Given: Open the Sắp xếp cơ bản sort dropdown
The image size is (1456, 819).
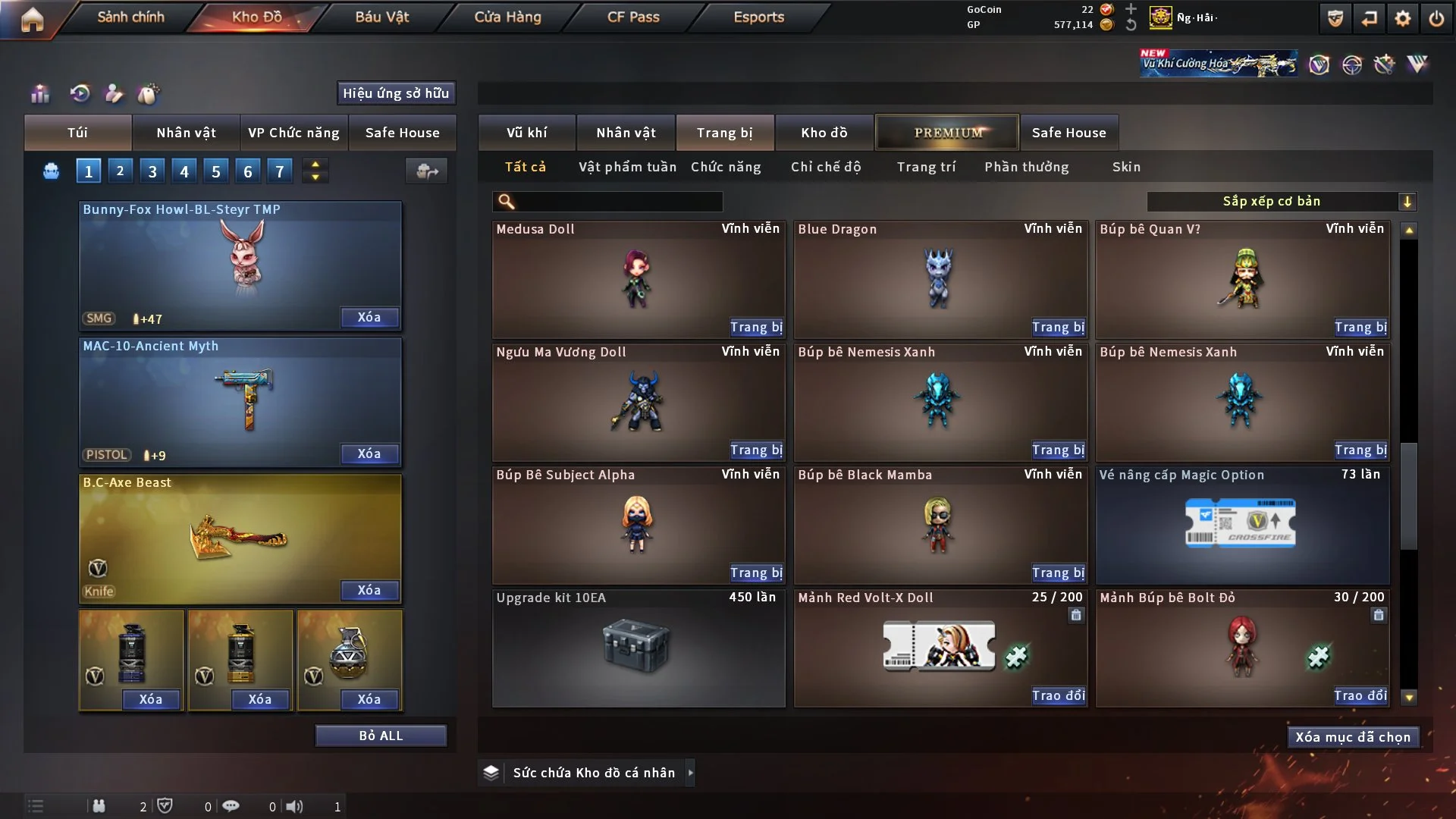Looking at the screenshot, I should coord(1281,201).
